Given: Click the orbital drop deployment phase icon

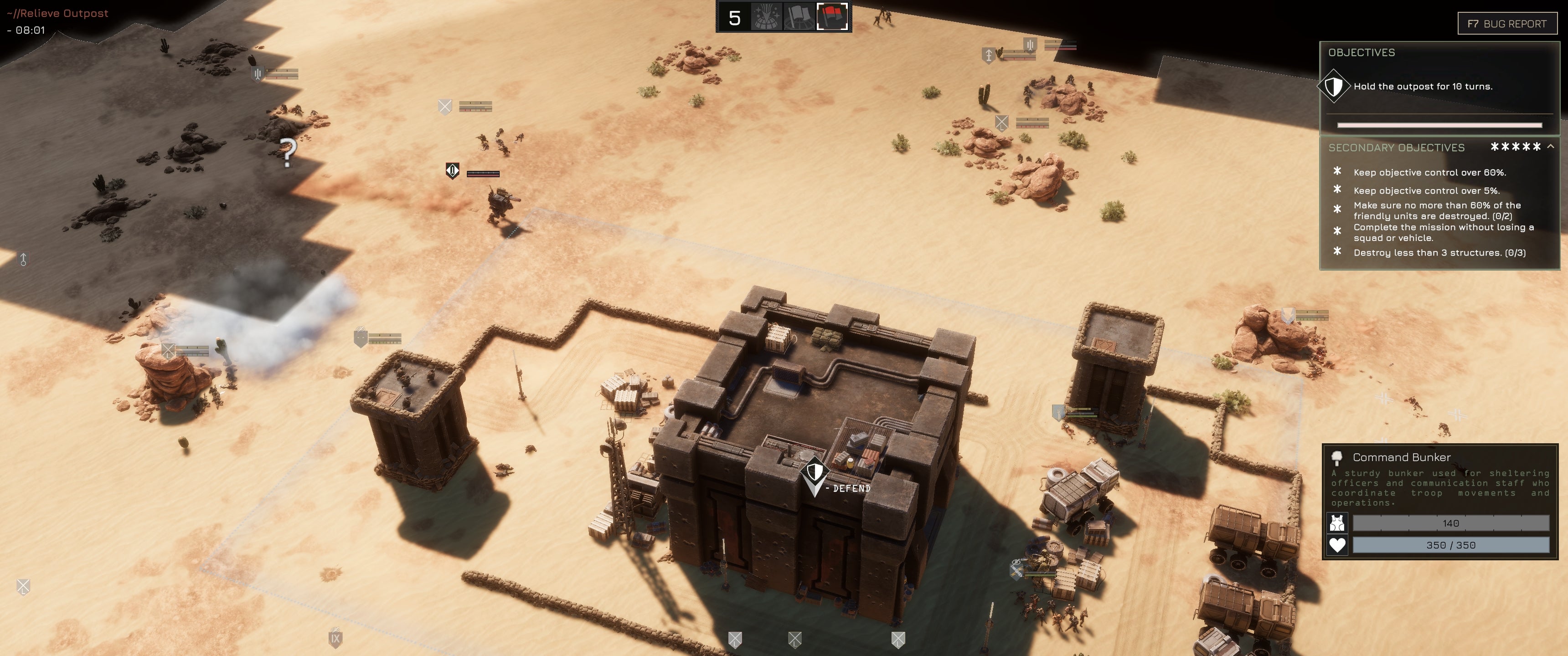Looking at the screenshot, I should 766,17.
